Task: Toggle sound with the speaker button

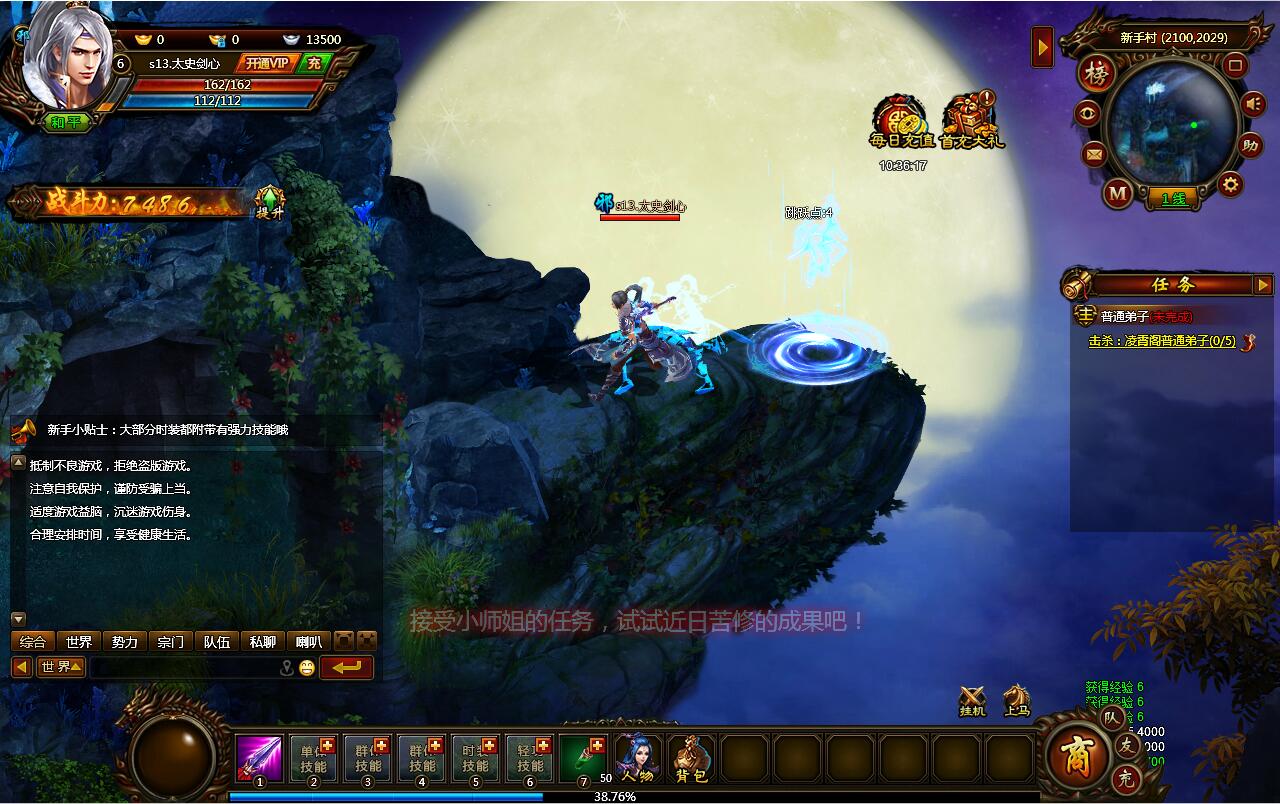Action: (1253, 103)
